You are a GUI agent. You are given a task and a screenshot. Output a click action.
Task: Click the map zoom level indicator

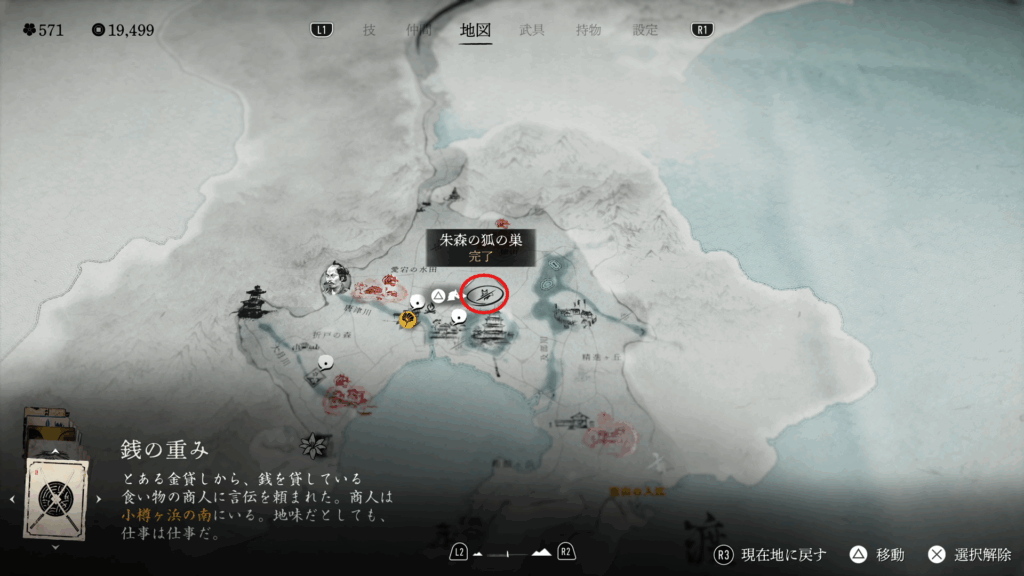pyautogui.click(x=511, y=552)
